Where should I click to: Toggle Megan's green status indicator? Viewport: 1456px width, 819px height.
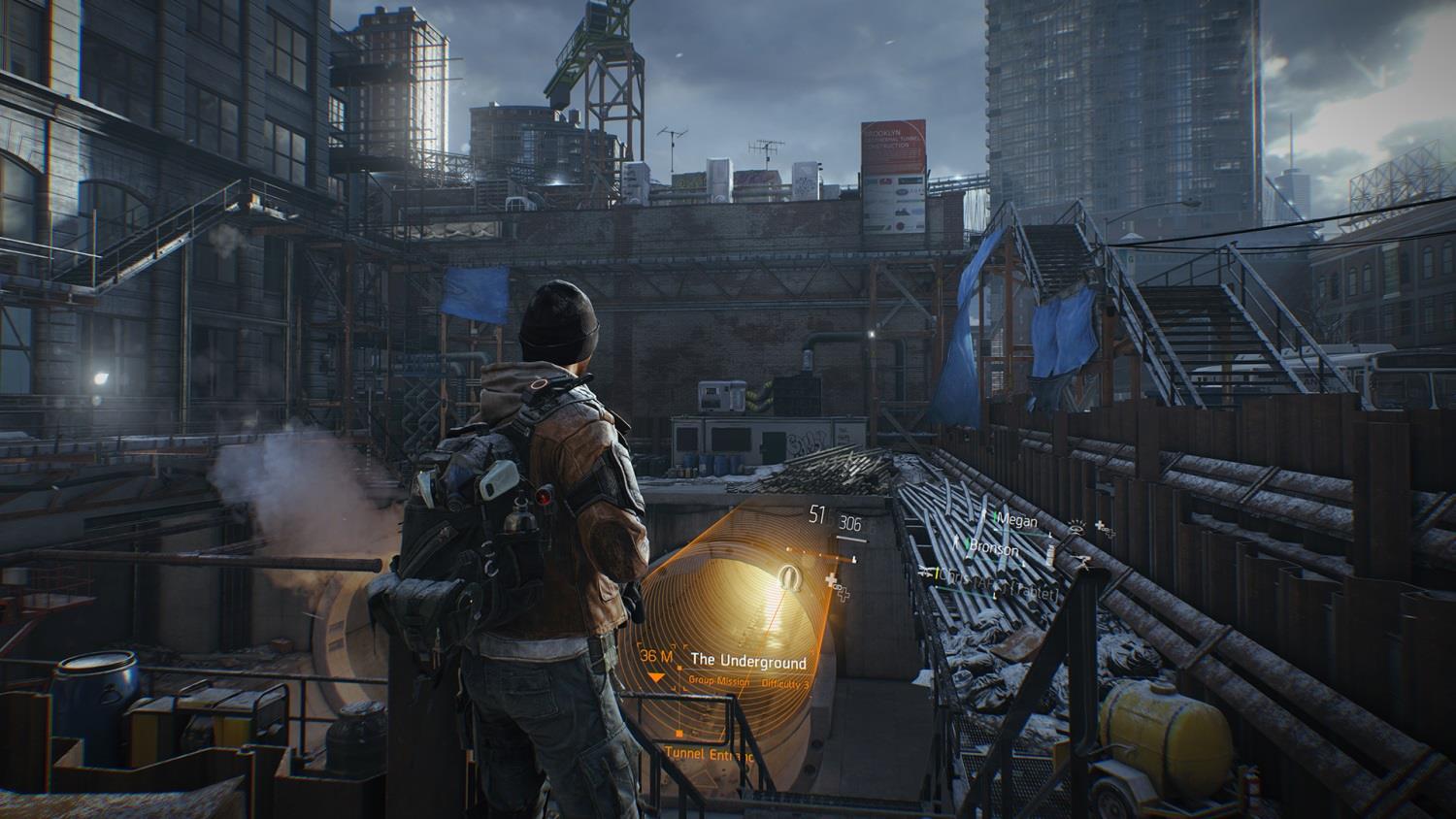pos(995,518)
